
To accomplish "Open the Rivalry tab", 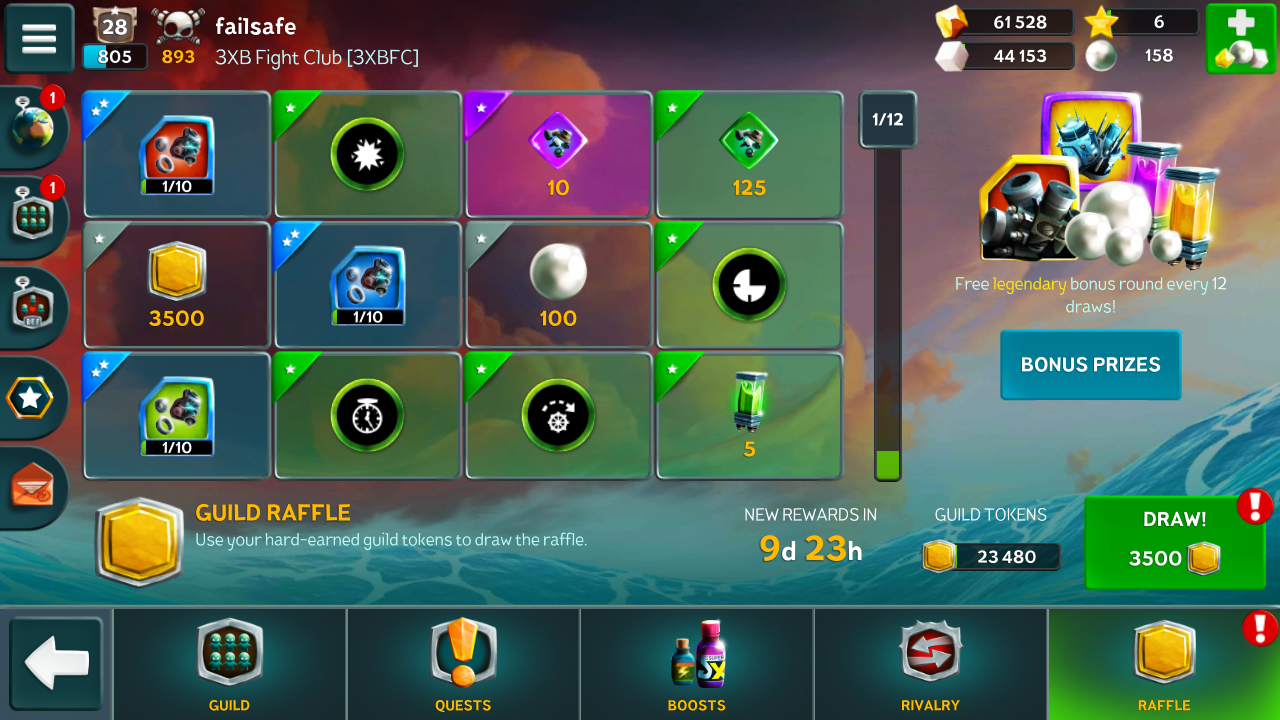I will [930, 663].
